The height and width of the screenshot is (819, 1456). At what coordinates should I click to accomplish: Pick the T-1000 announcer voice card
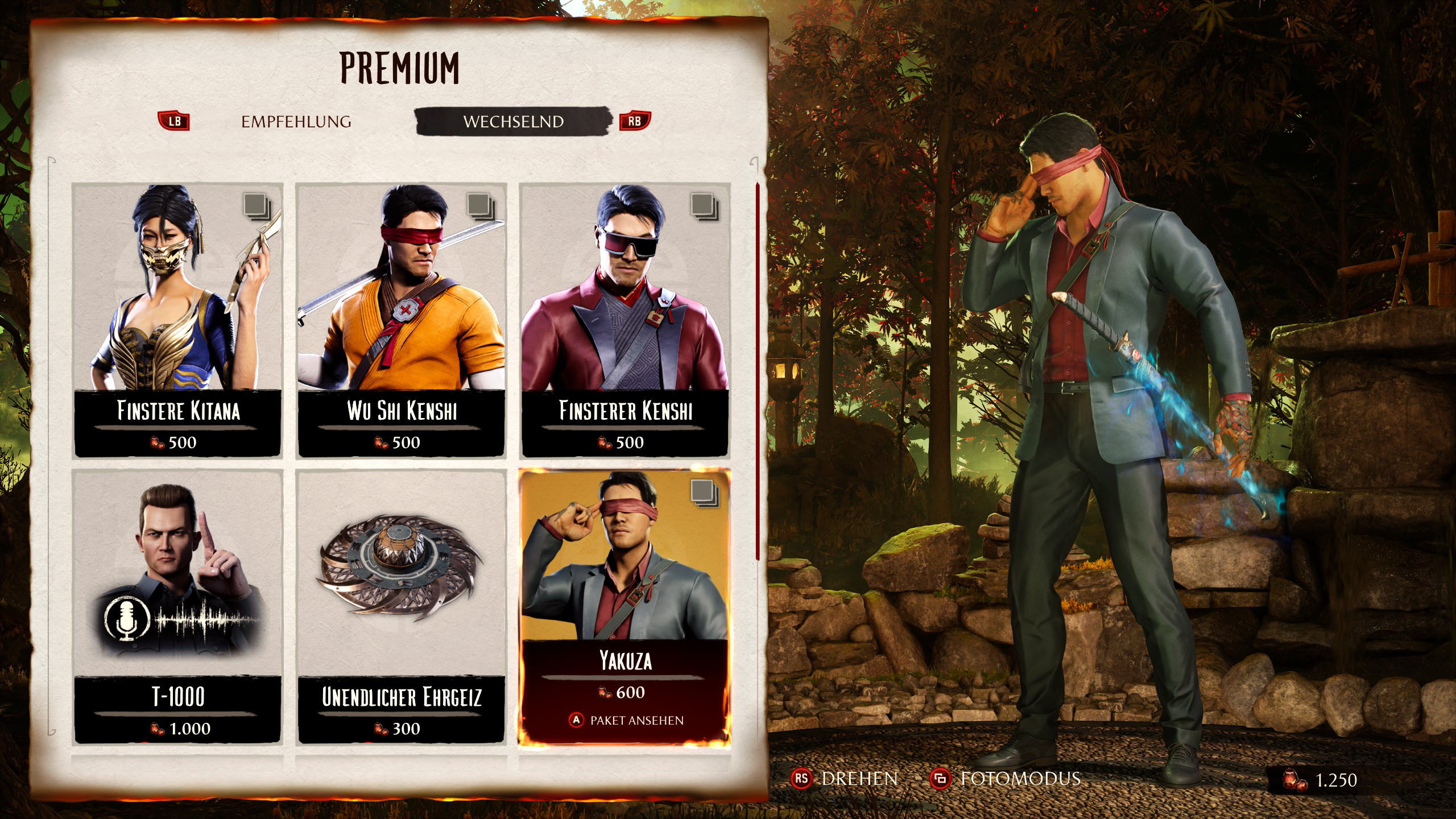point(177,606)
